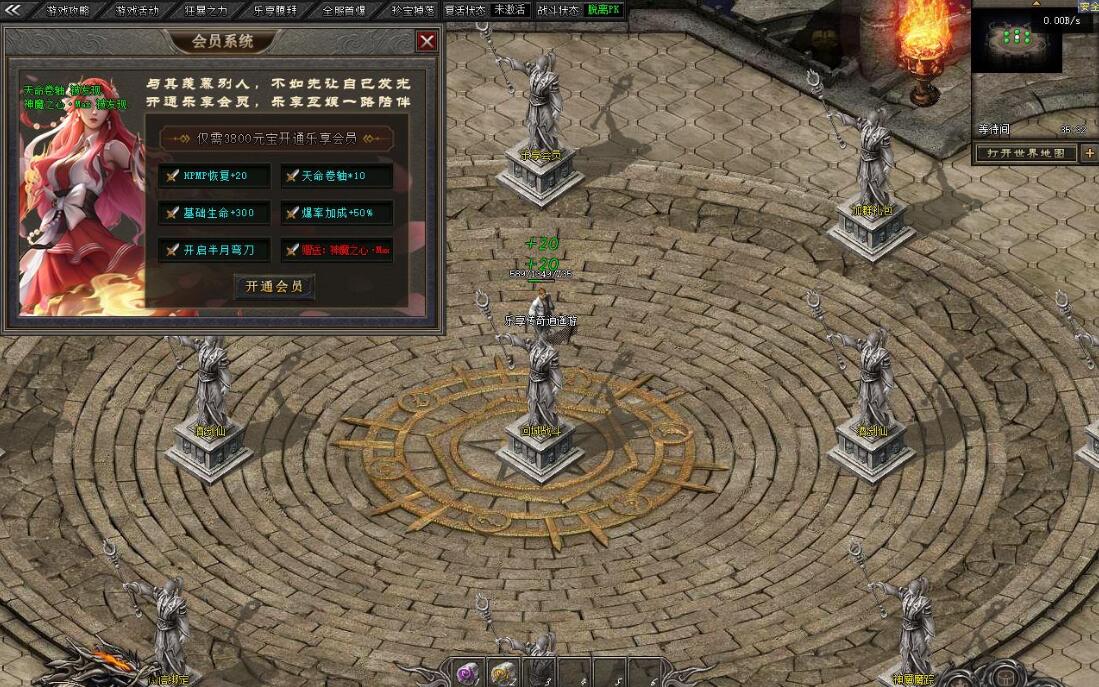
Task: Toggle the 脱离PK battle status button
Action: 605,10
